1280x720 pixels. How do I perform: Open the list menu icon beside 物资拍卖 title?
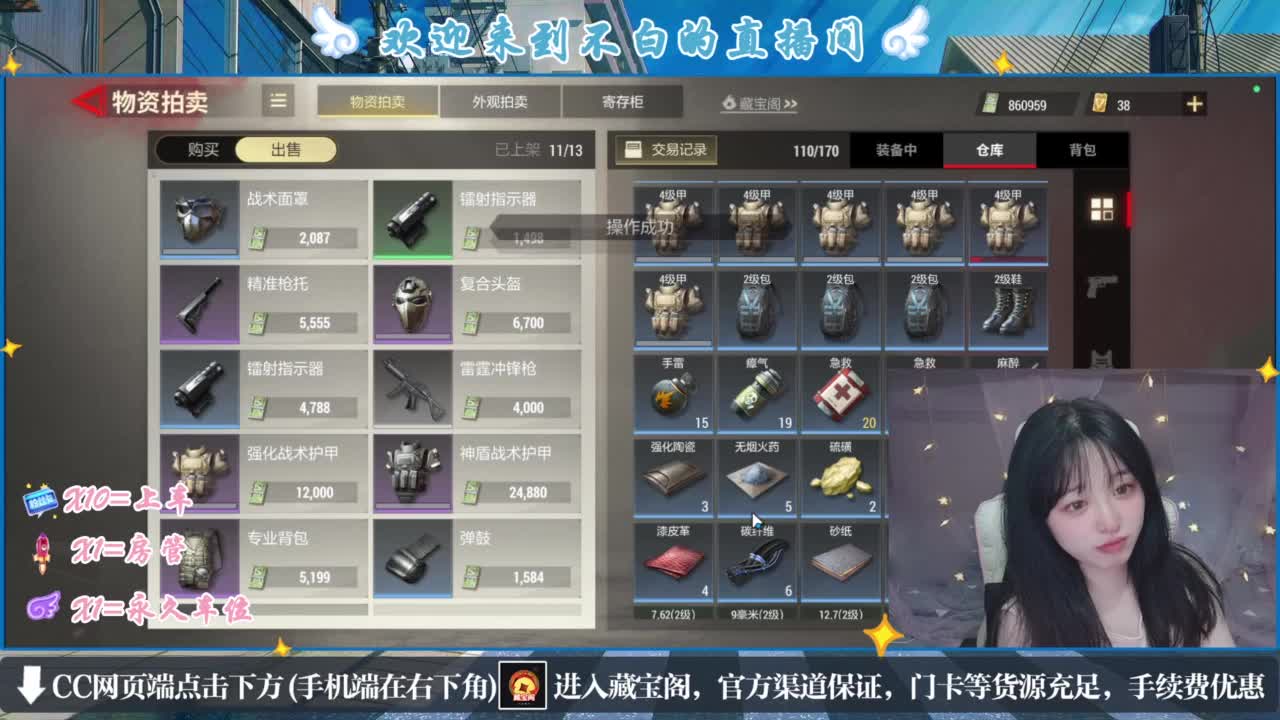278,102
